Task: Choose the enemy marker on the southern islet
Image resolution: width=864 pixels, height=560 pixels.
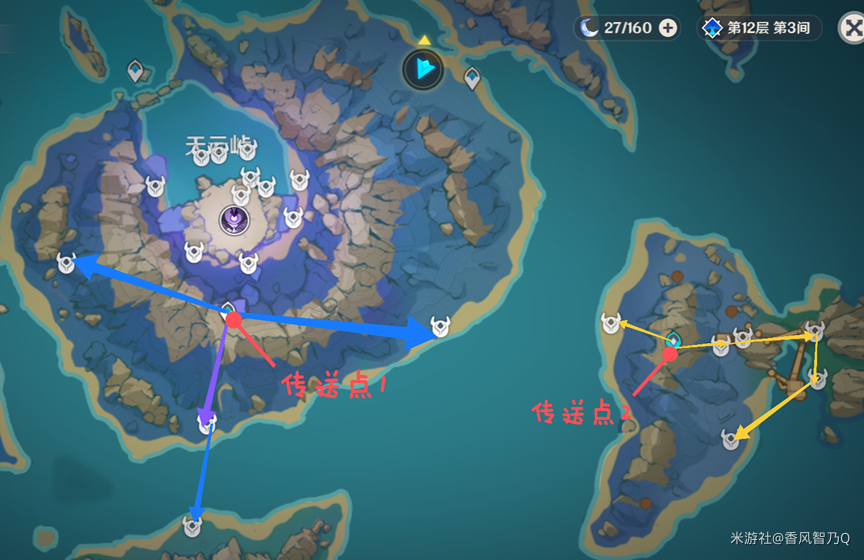Action: coord(192,524)
